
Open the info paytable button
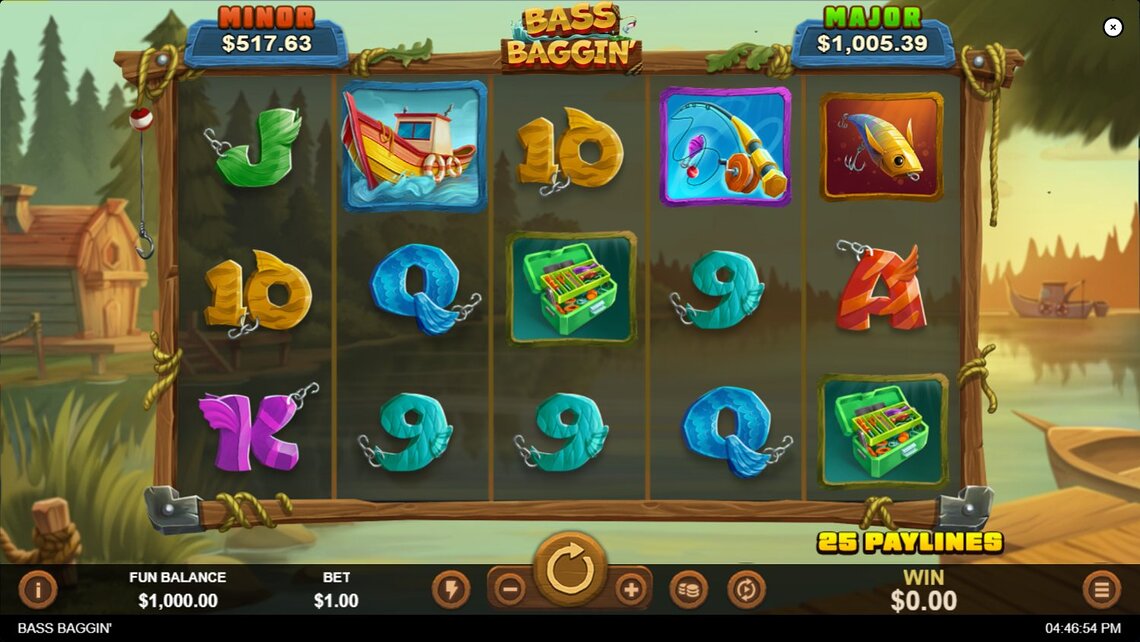click(x=38, y=589)
